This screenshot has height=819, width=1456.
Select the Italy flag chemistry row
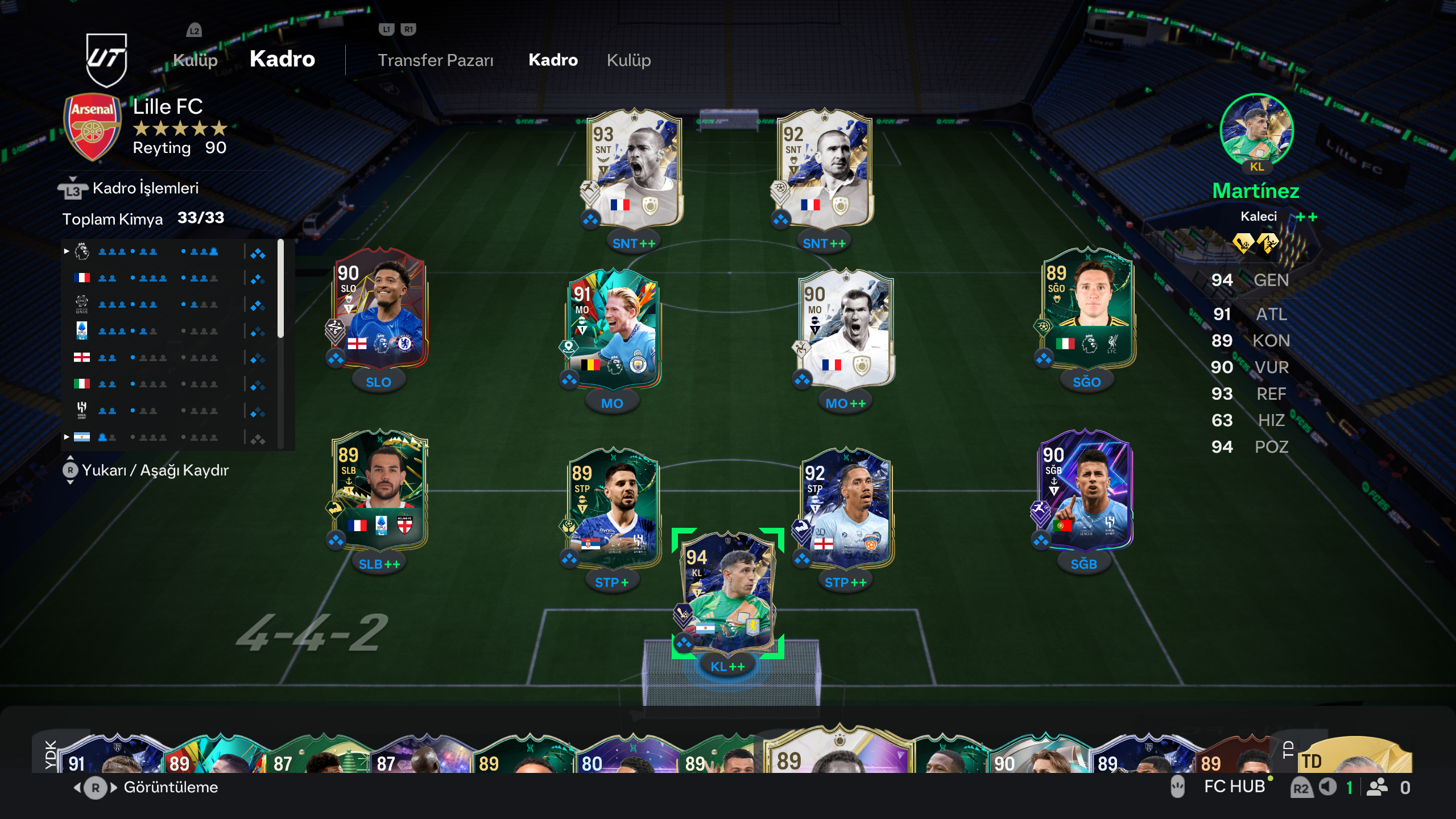(x=171, y=384)
